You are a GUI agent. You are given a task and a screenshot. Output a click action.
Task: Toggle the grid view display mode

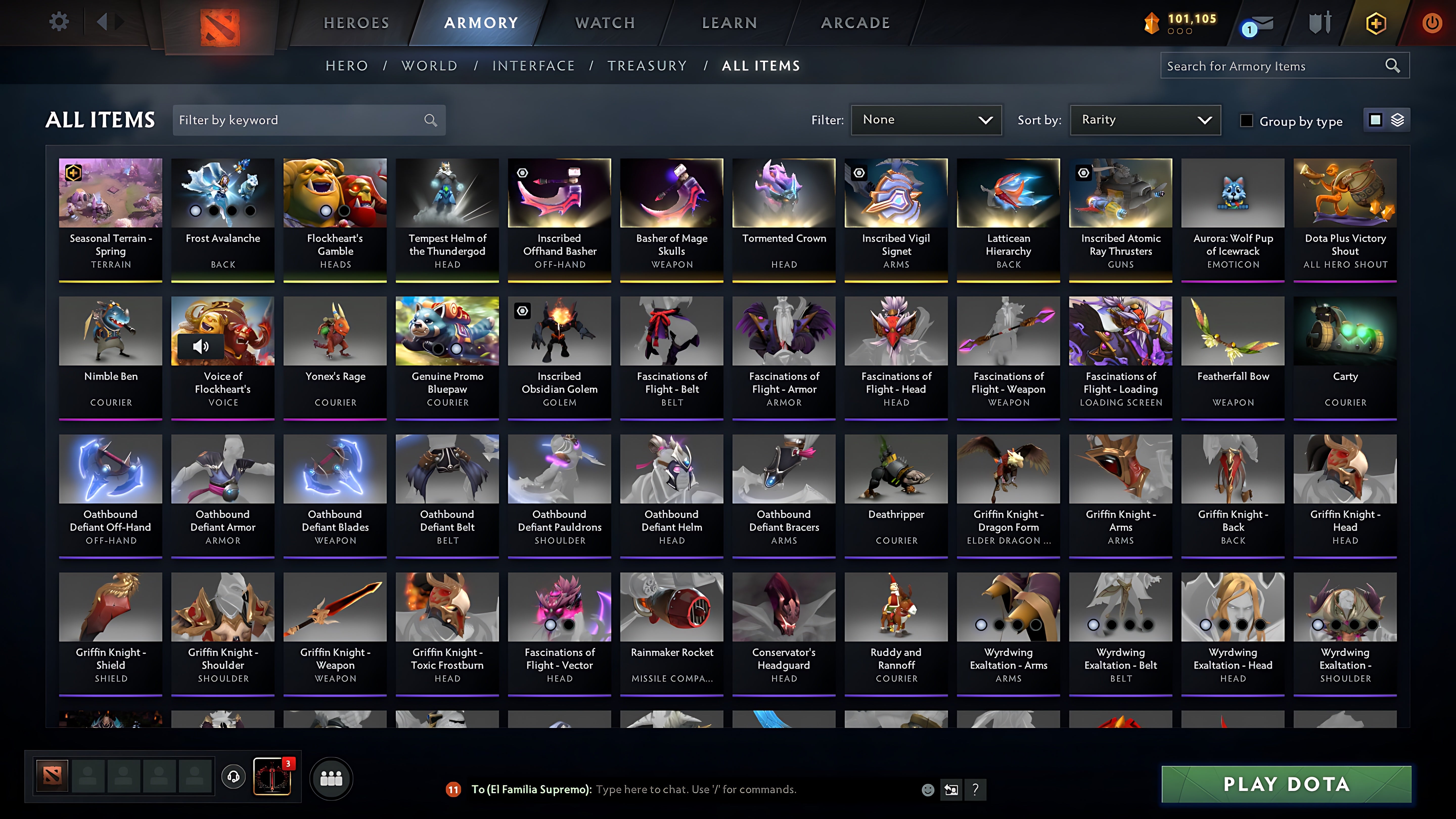(1375, 120)
